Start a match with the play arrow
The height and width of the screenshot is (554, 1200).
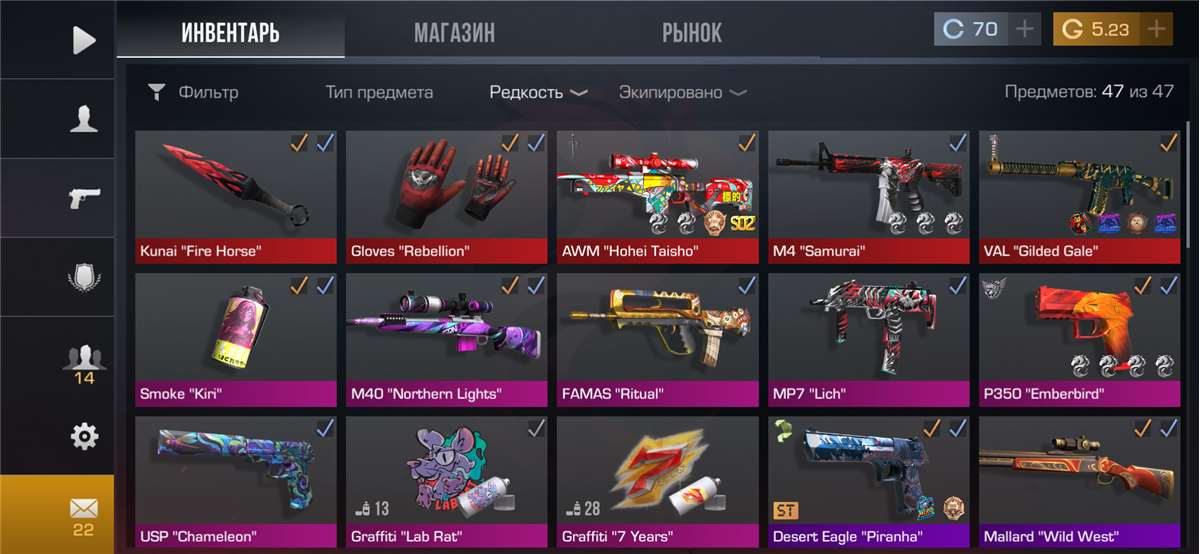(x=84, y=40)
